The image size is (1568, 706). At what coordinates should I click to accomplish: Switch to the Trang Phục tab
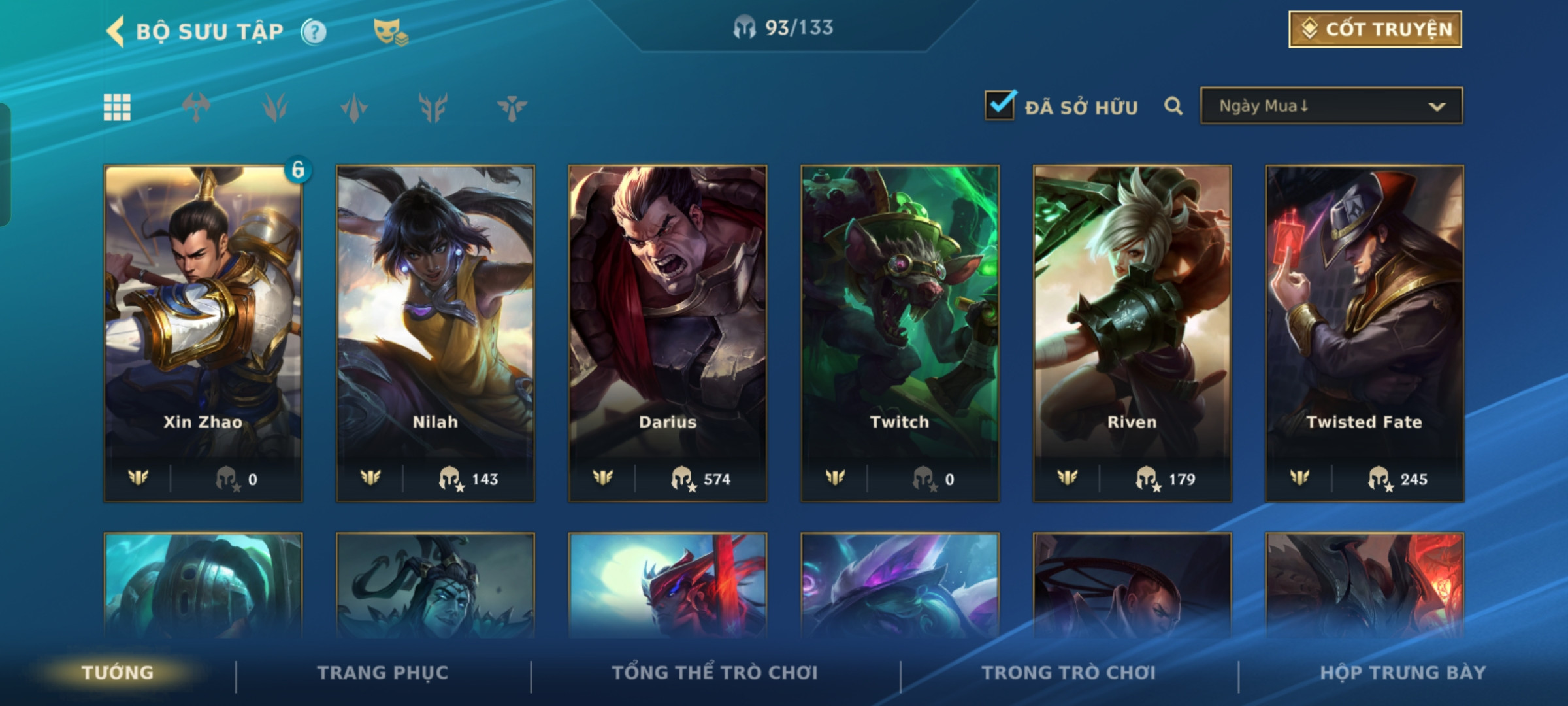click(x=383, y=673)
